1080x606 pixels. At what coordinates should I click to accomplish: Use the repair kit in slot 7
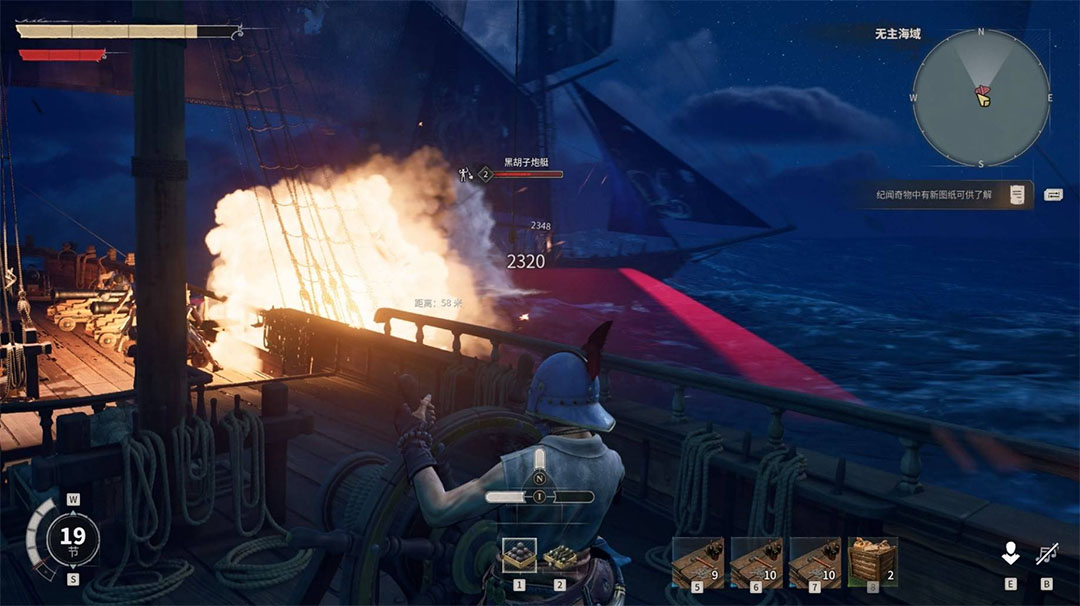(815, 561)
